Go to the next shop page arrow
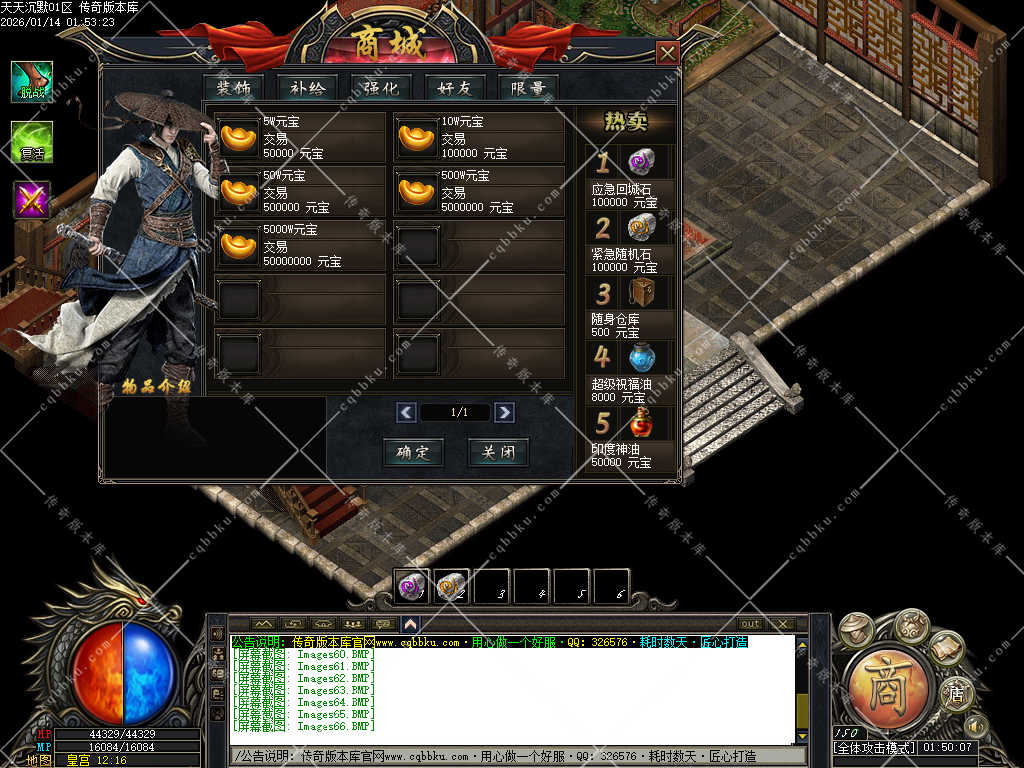 click(504, 412)
